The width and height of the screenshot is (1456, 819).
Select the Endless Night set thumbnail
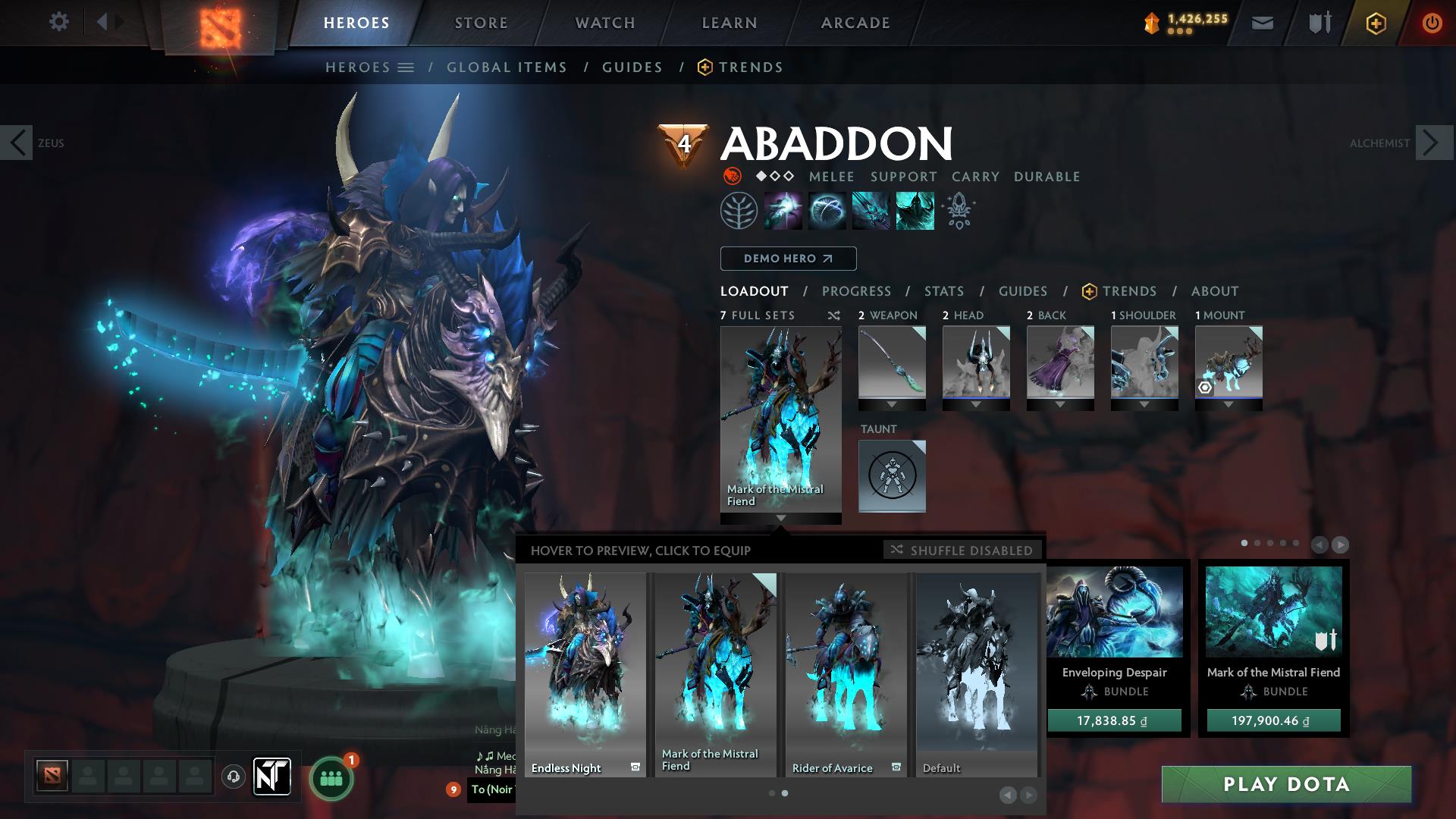point(584,667)
